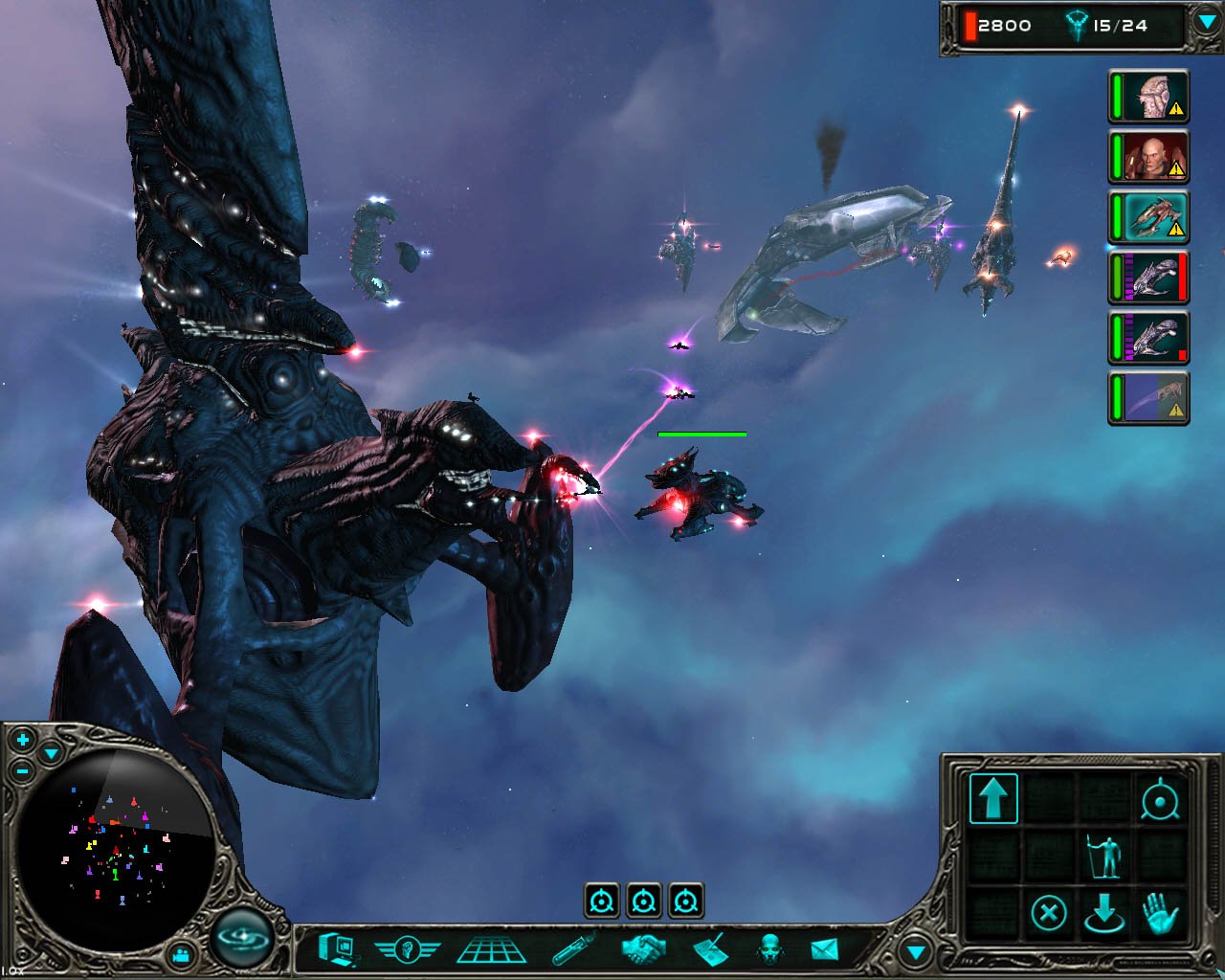The width and height of the screenshot is (1225, 980).
Task: Toggle the middle beacon above the toolbar
Action: 644,898
